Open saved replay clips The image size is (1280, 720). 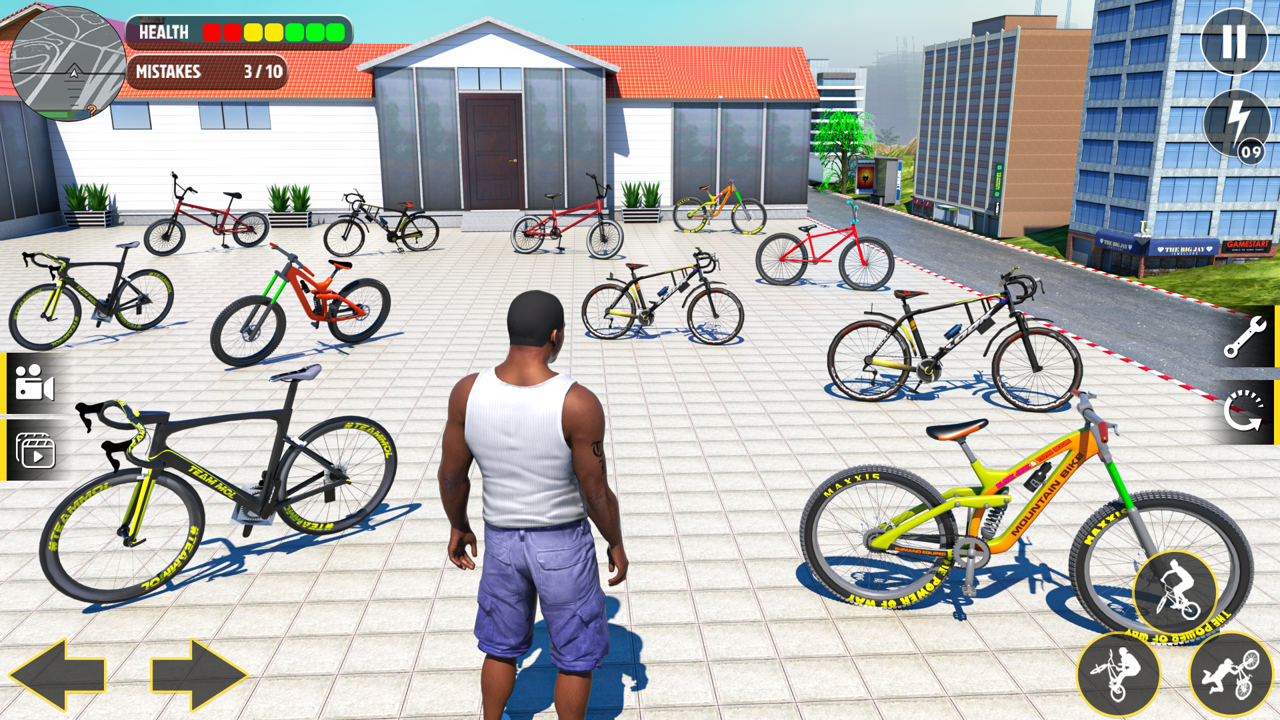[x=34, y=449]
